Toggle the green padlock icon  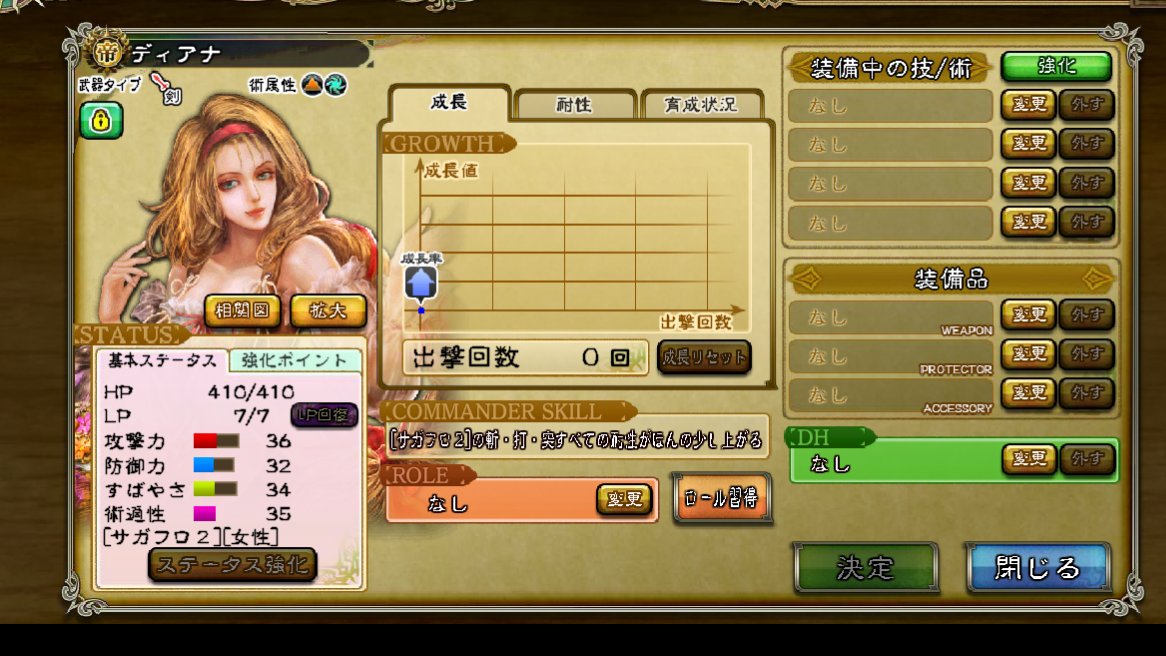101,121
